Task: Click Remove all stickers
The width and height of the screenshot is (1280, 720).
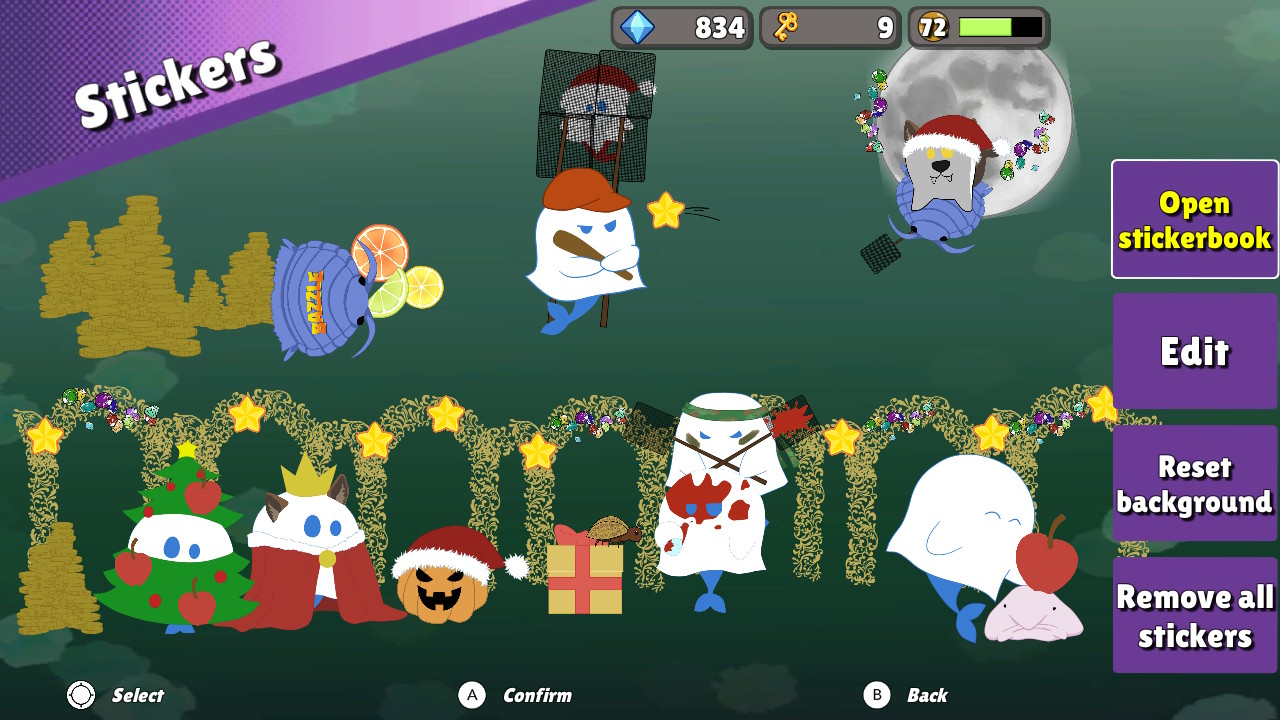Action: (x=1194, y=614)
